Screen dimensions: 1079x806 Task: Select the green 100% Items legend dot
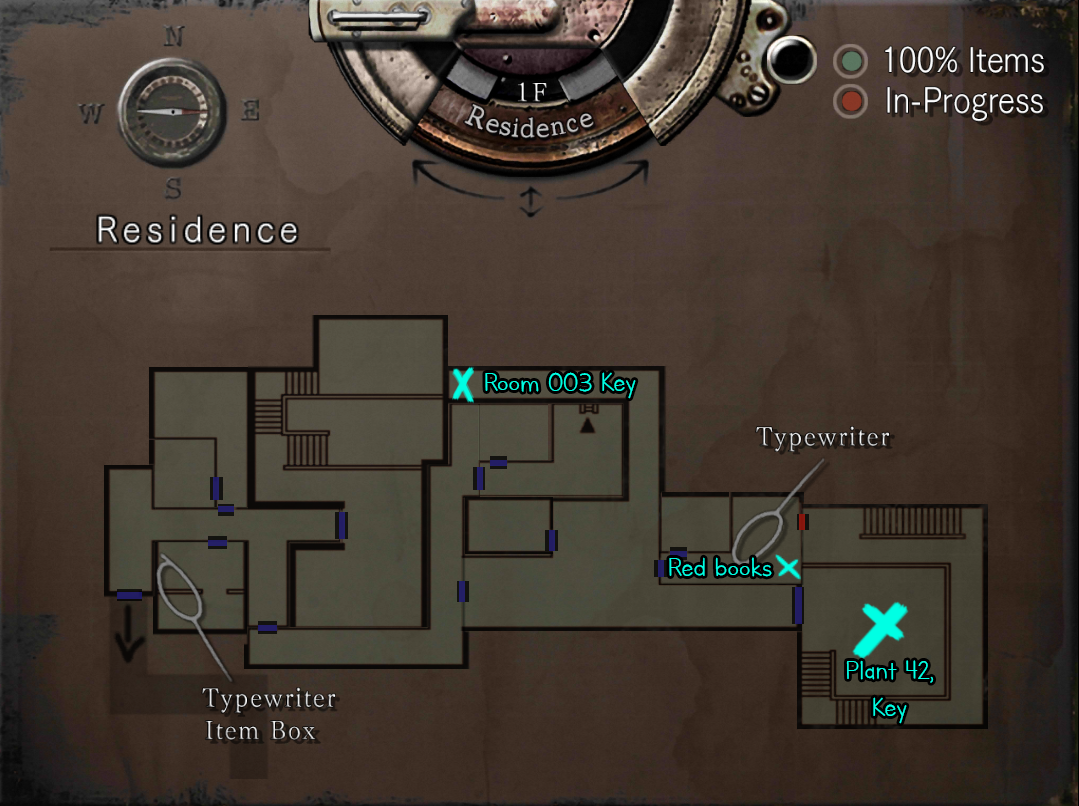[851, 62]
